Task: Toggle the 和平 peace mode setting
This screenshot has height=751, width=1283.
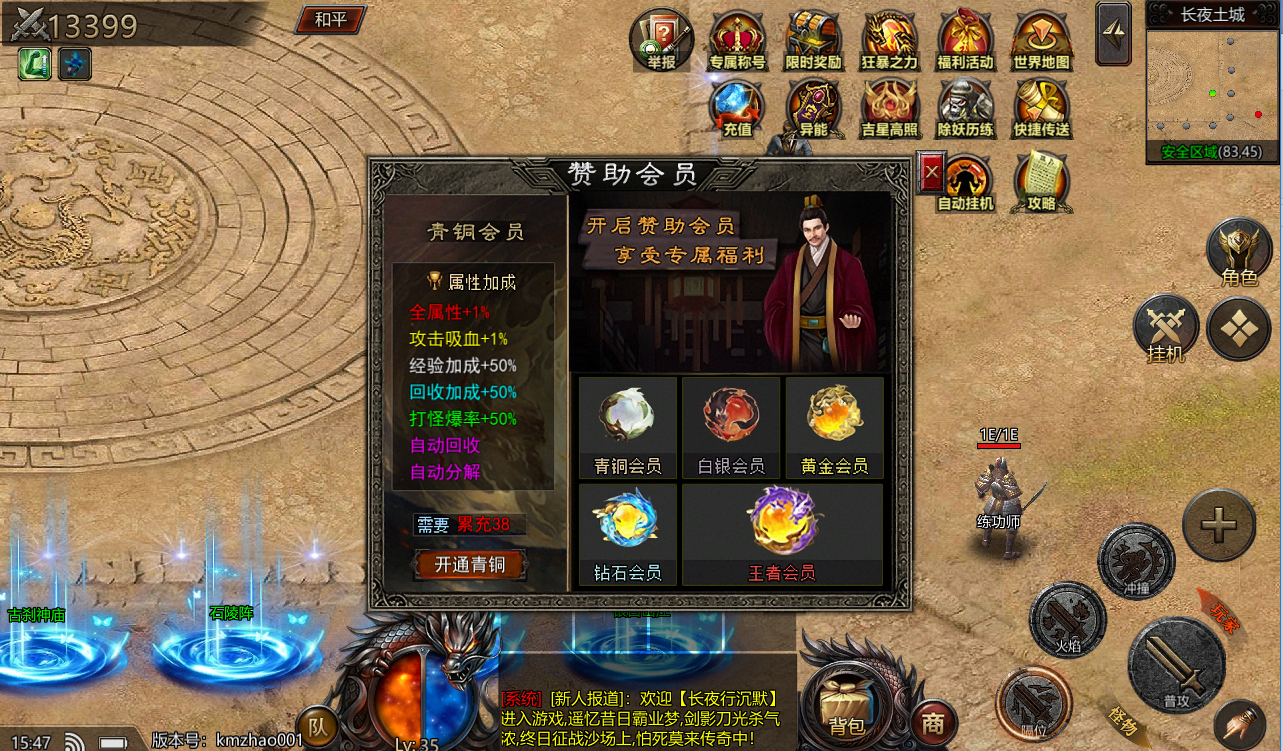Action: (330, 20)
